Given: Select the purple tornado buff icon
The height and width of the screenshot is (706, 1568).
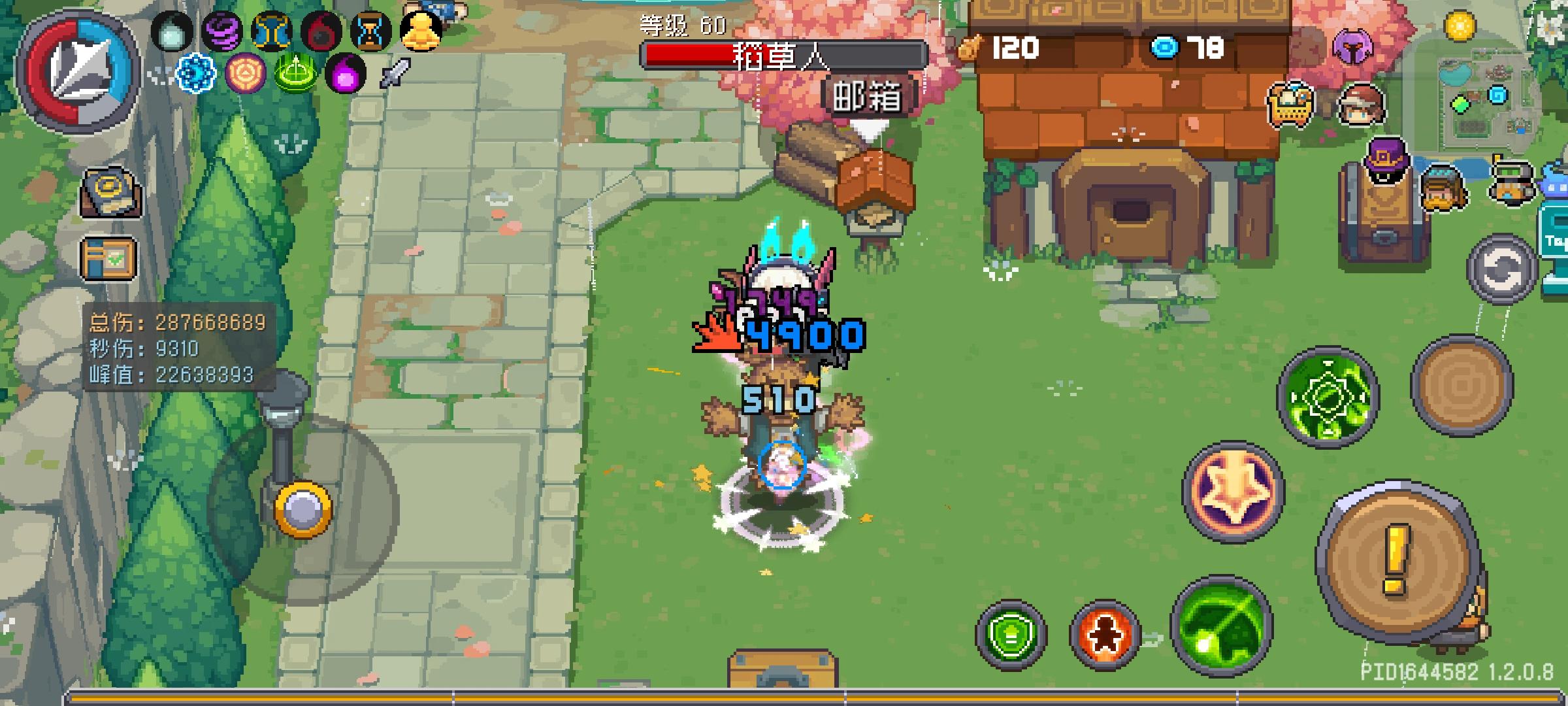Looking at the screenshot, I should 221,31.
